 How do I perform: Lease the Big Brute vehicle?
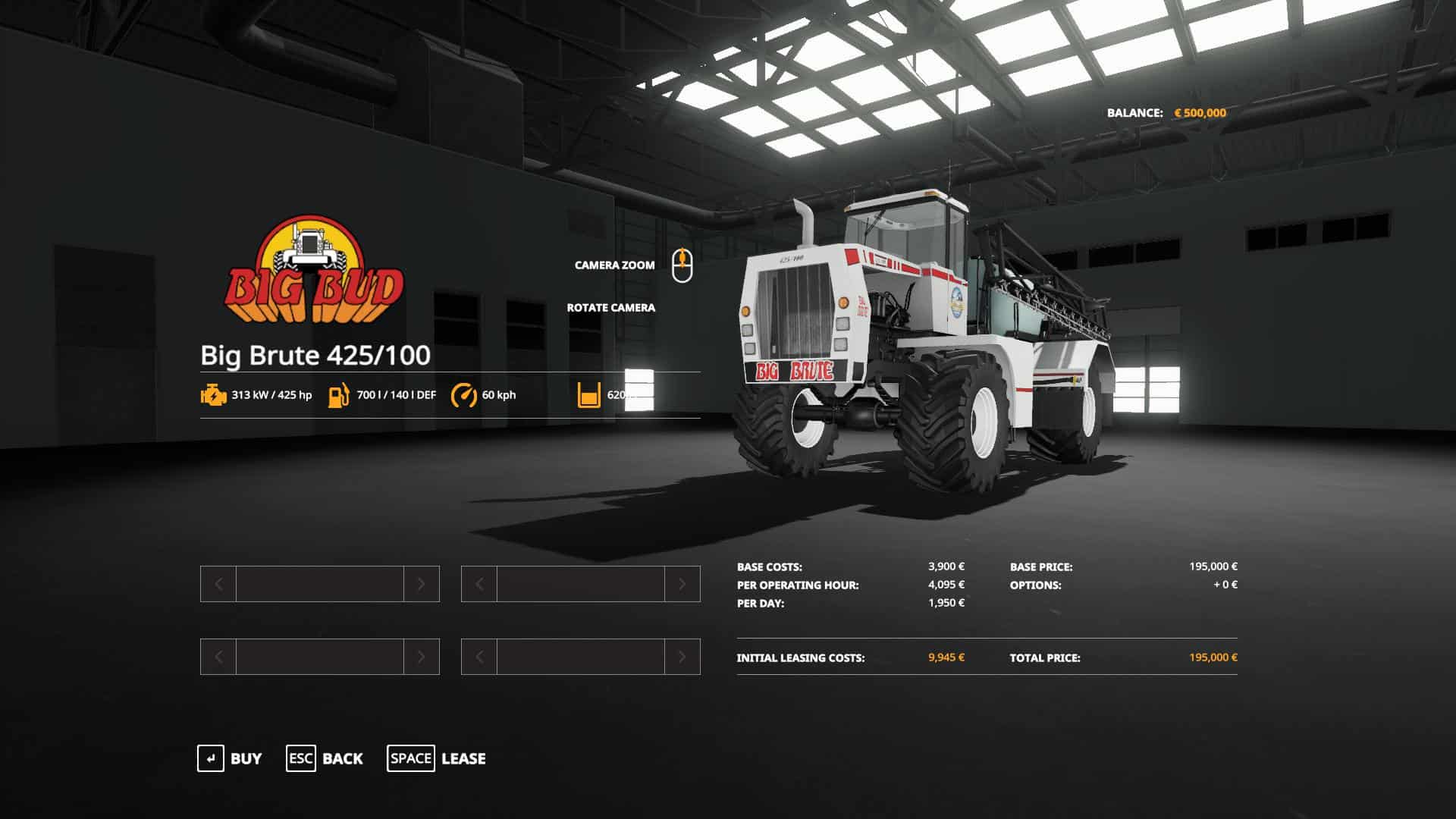click(x=437, y=758)
